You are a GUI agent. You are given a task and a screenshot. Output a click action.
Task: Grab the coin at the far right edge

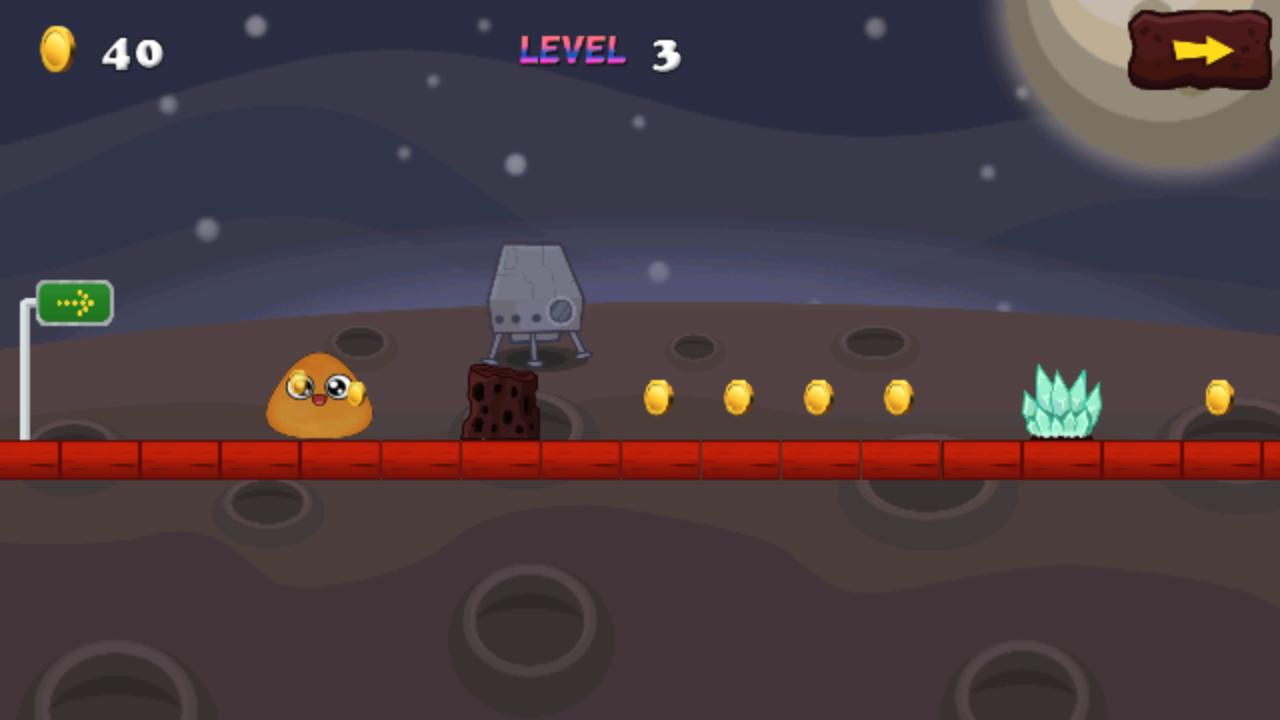tap(1220, 395)
